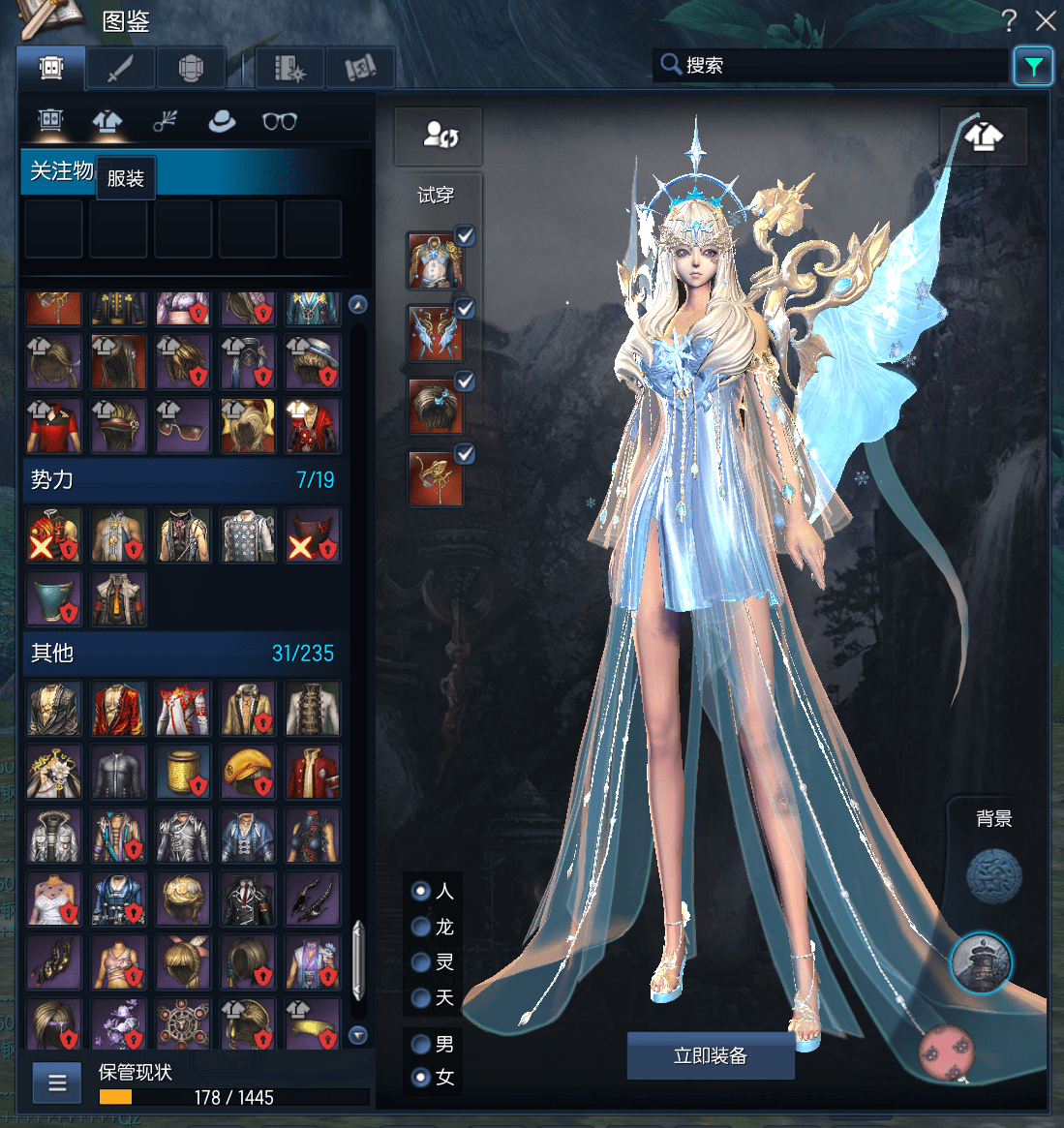
Task: Close the 图鉴 window
Action: pyautogui.click(x=1046, y=20)
